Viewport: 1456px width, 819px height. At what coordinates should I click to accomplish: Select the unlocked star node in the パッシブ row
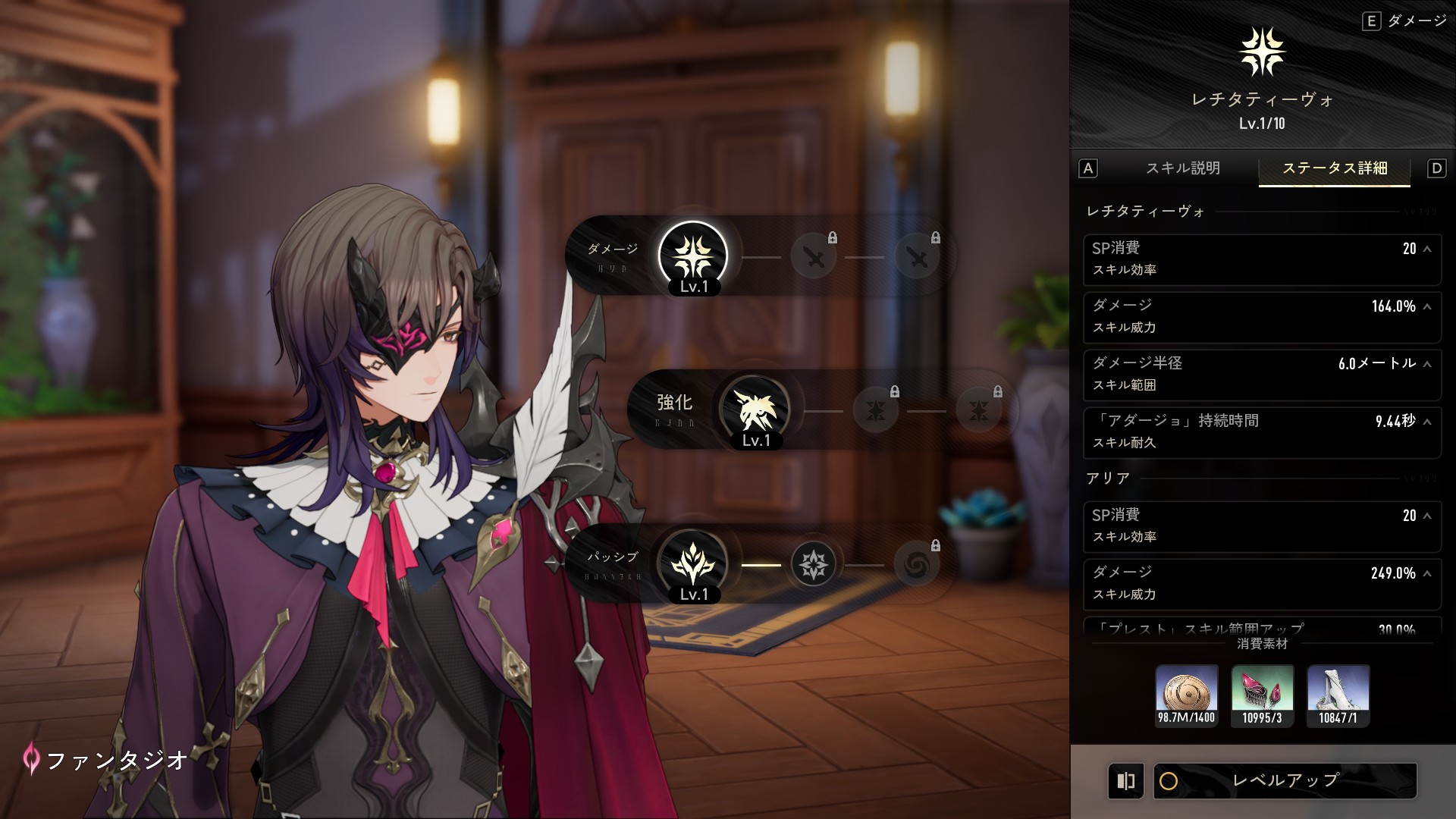coord(813,564)
